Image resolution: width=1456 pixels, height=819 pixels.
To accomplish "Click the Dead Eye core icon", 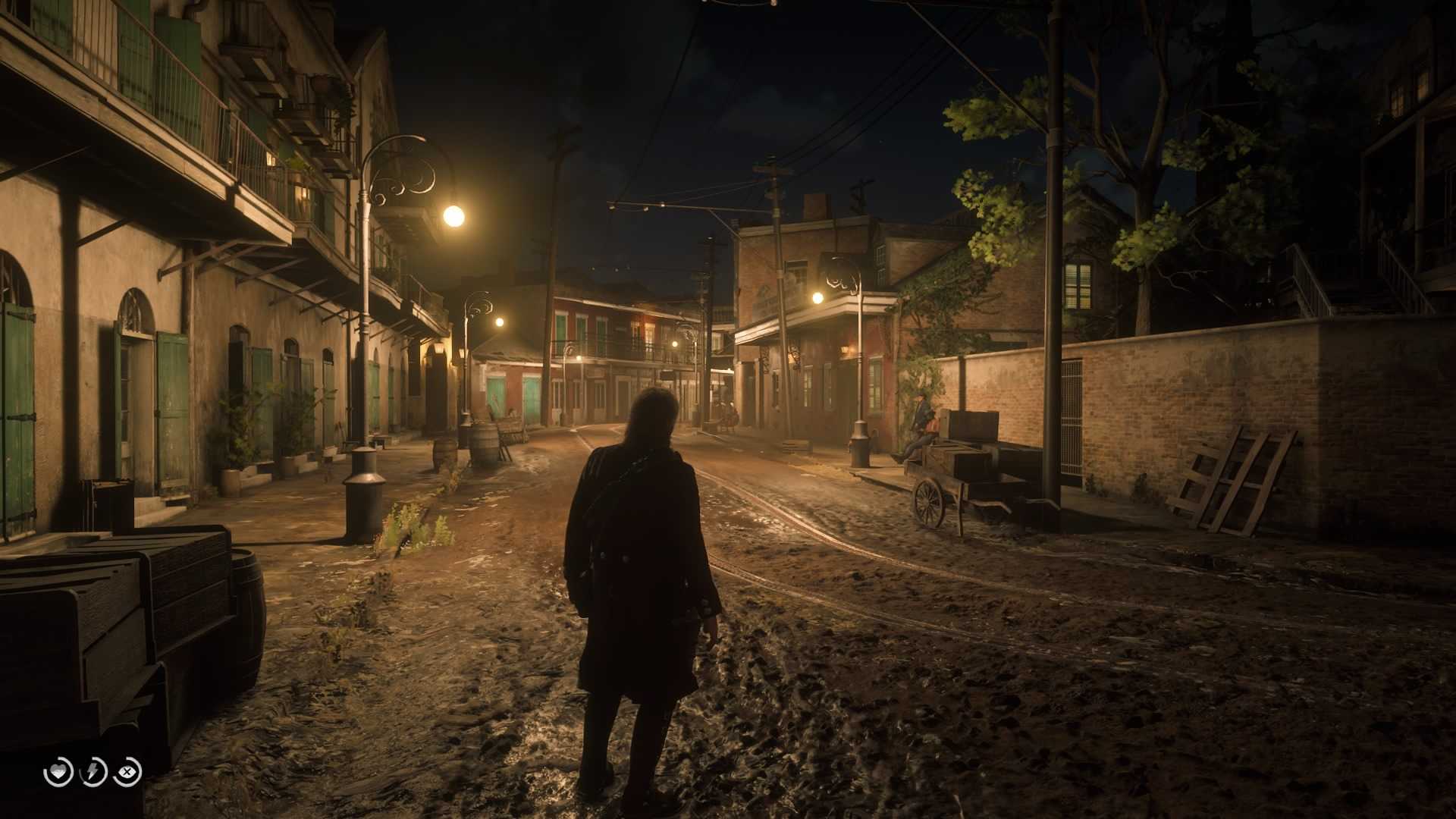I will (127, 772).
